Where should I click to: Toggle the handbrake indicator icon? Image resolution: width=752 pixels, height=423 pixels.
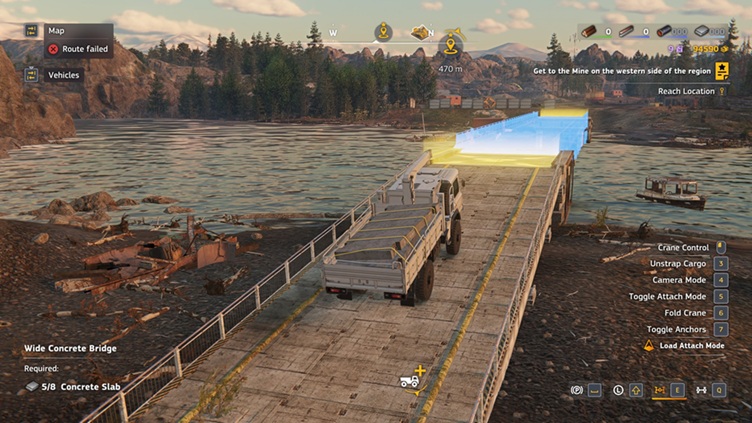pyautogui.click(x=577, y=390)
